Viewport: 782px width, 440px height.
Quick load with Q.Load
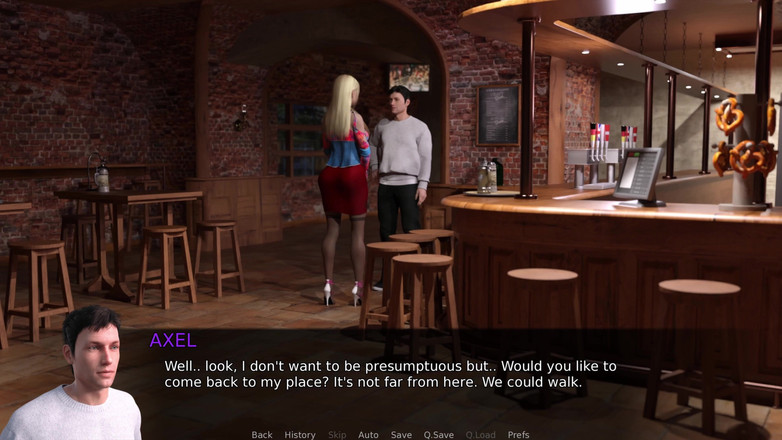480,435
